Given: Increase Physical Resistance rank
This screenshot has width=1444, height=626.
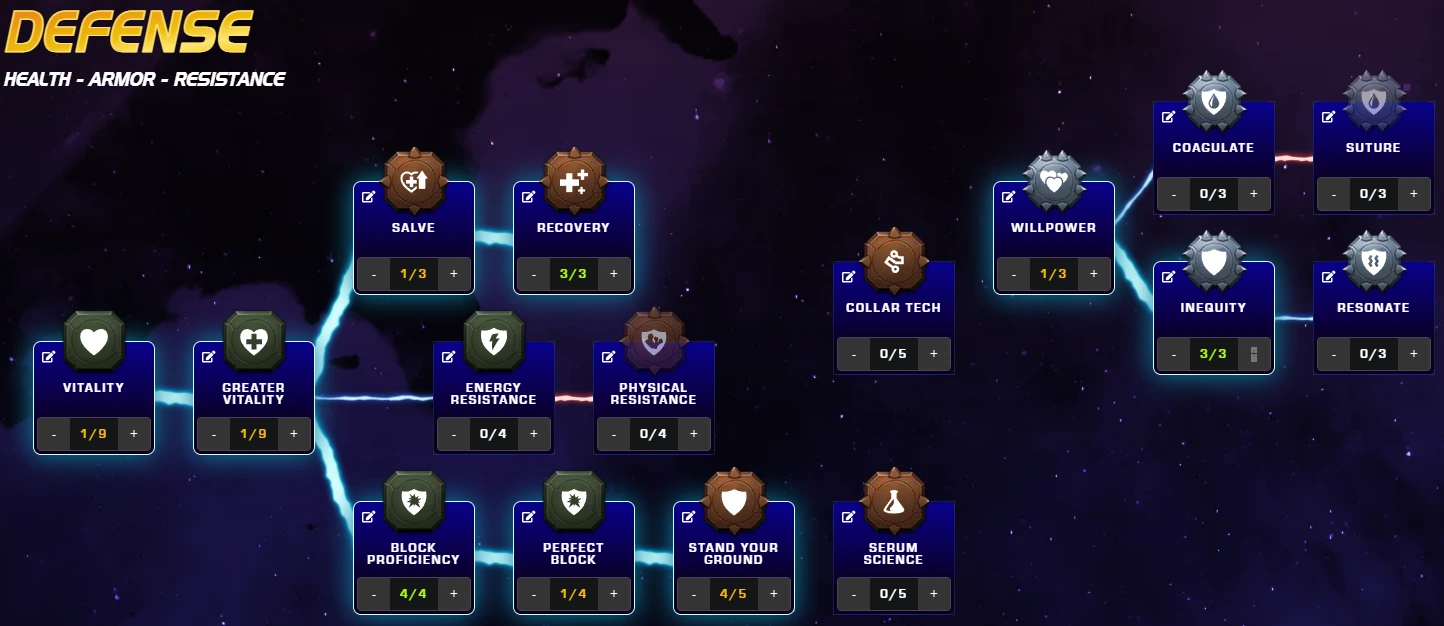Looking at the screenshot, I should [694, 434].
